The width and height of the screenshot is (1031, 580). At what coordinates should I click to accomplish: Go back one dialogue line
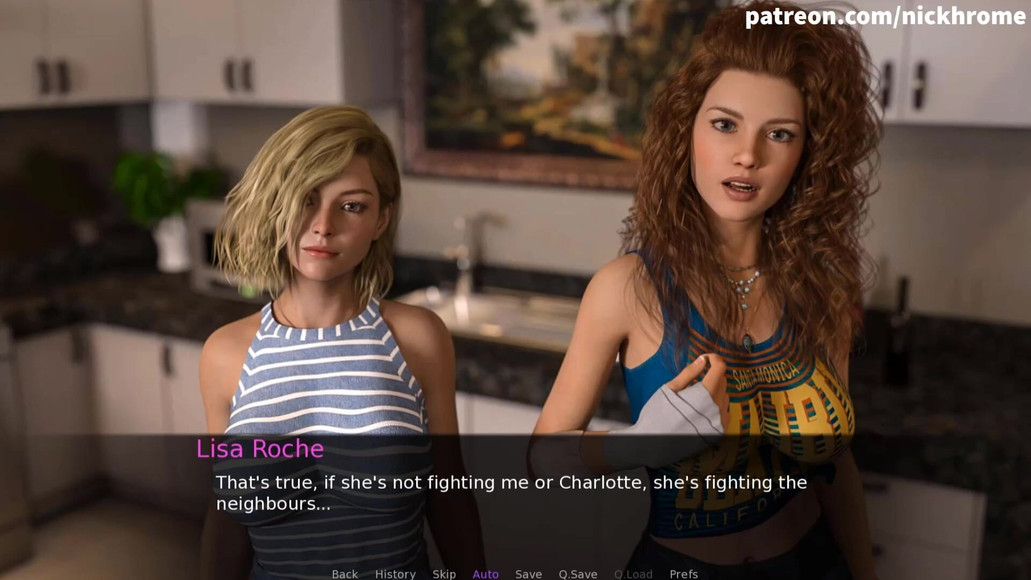[x=345, y=574]
